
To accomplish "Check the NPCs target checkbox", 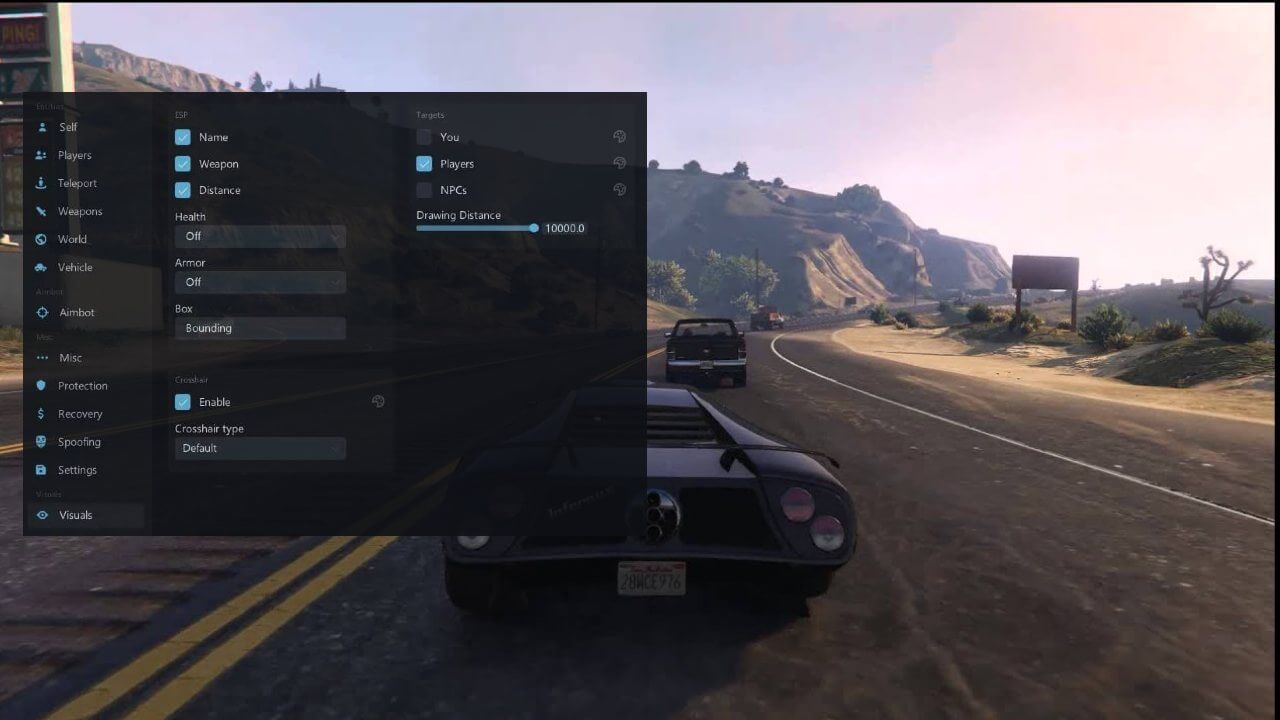I will [424, 190].
